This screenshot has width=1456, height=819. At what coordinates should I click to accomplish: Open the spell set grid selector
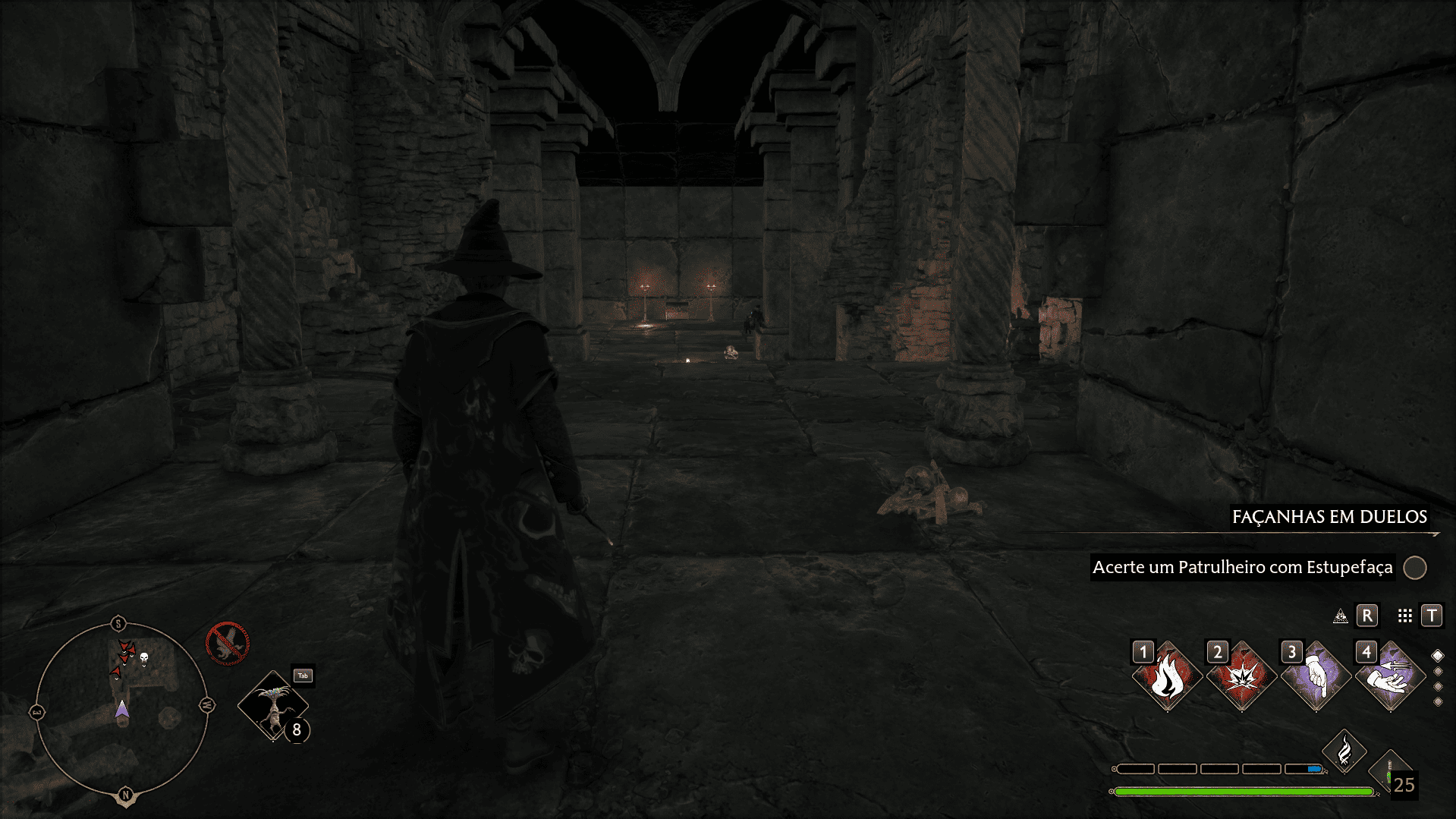(1405, 616)
